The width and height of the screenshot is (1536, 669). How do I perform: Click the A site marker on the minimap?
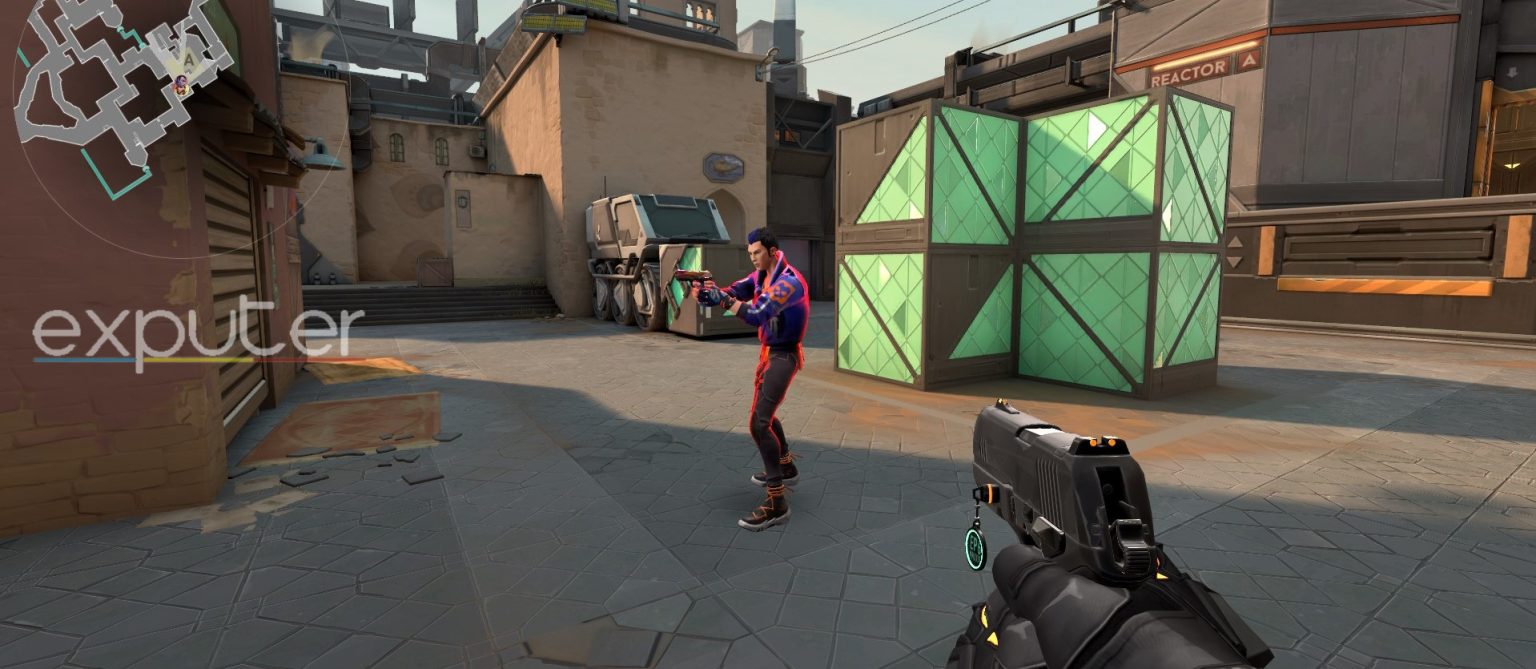pos(187,59)
